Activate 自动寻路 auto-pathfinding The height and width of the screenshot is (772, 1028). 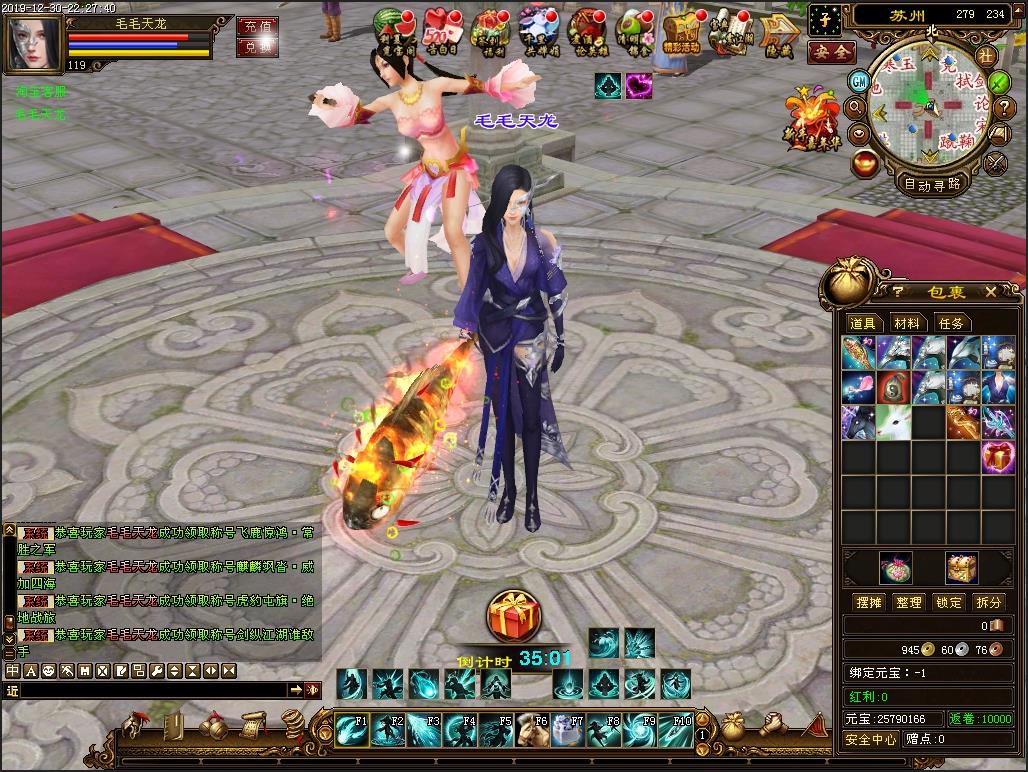932,184
